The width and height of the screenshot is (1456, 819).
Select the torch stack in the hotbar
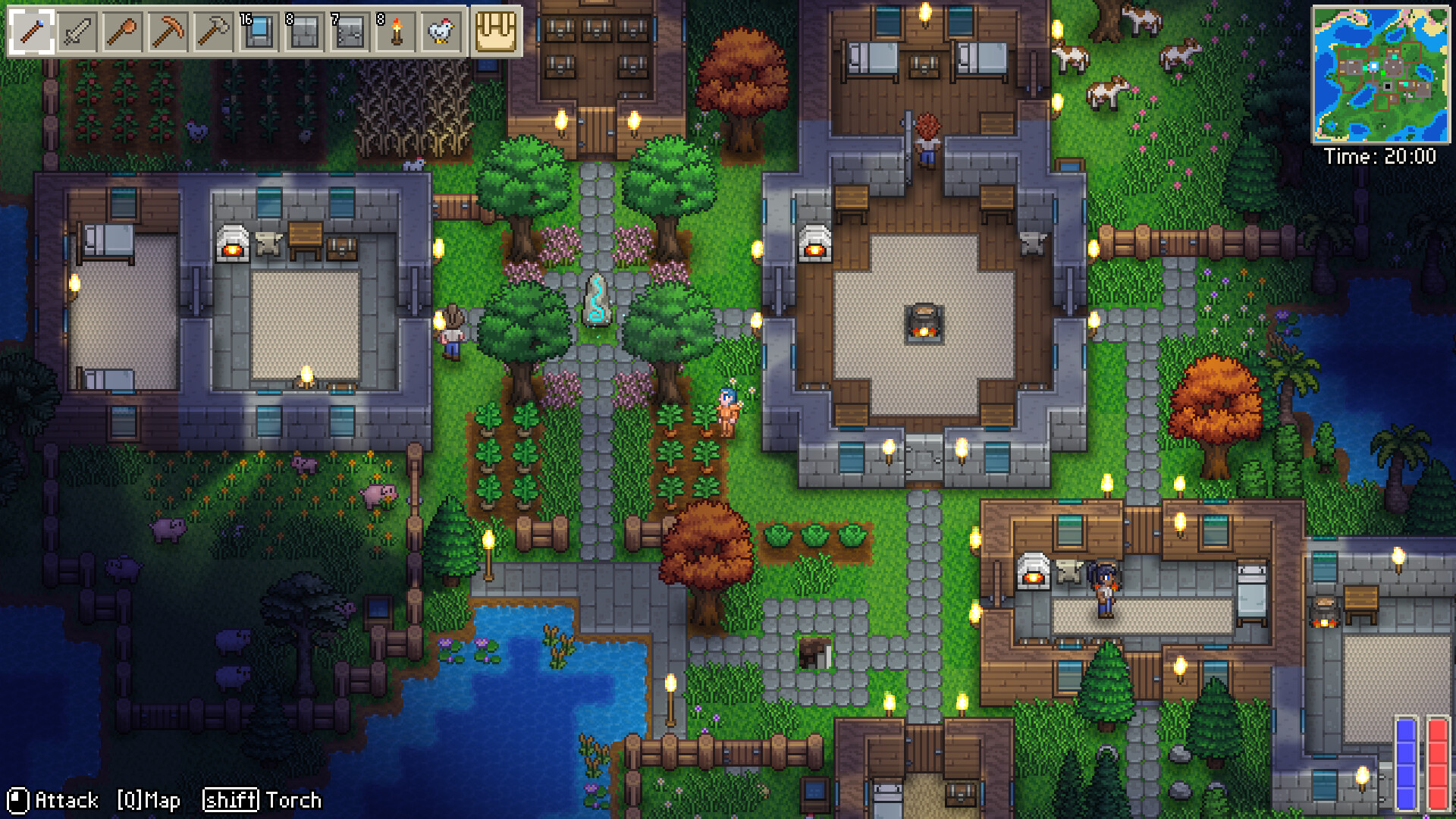pyautogui.click(x=396, y=32)
